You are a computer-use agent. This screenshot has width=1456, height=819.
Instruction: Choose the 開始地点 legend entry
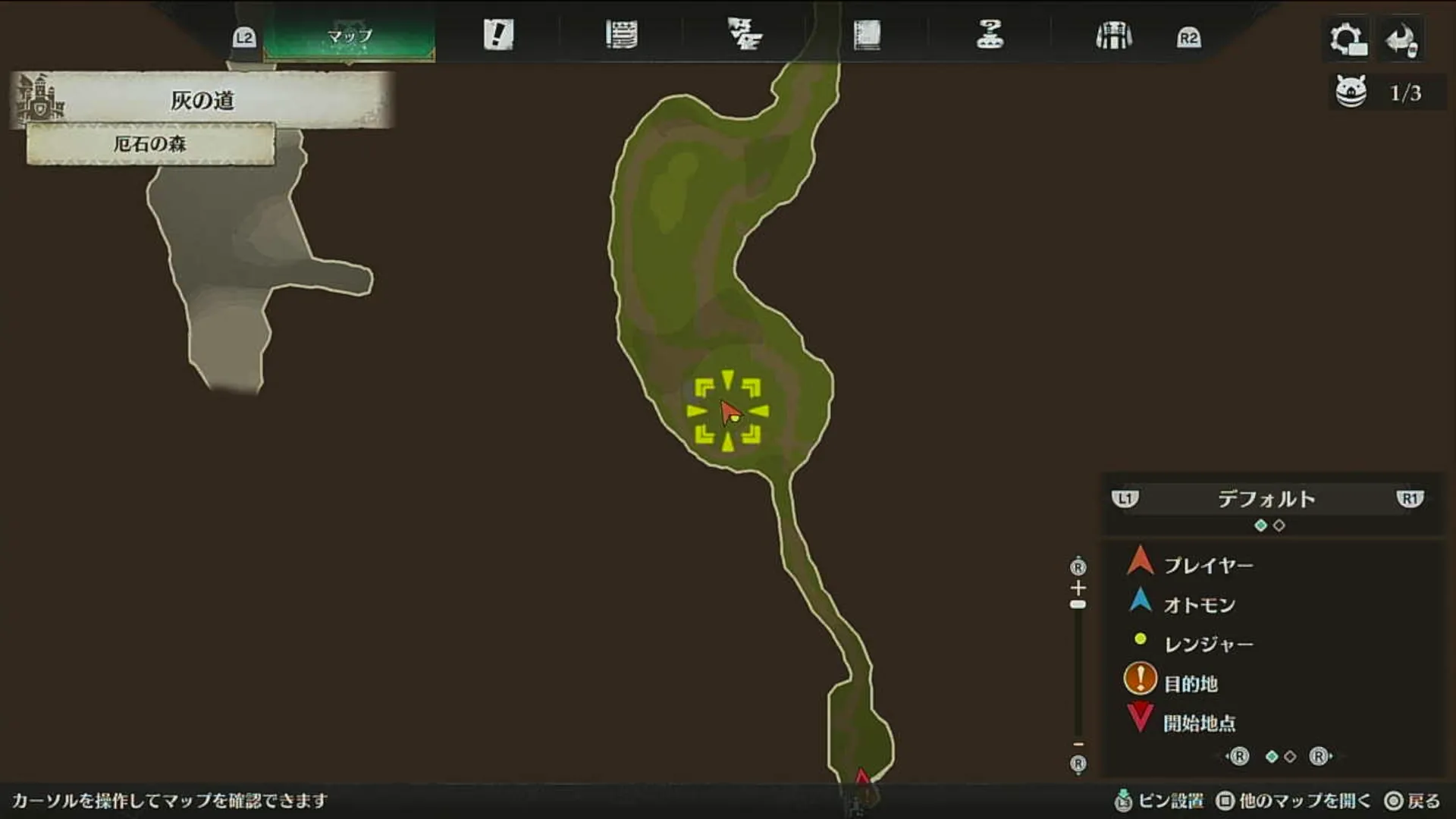tap(1200, 723)
